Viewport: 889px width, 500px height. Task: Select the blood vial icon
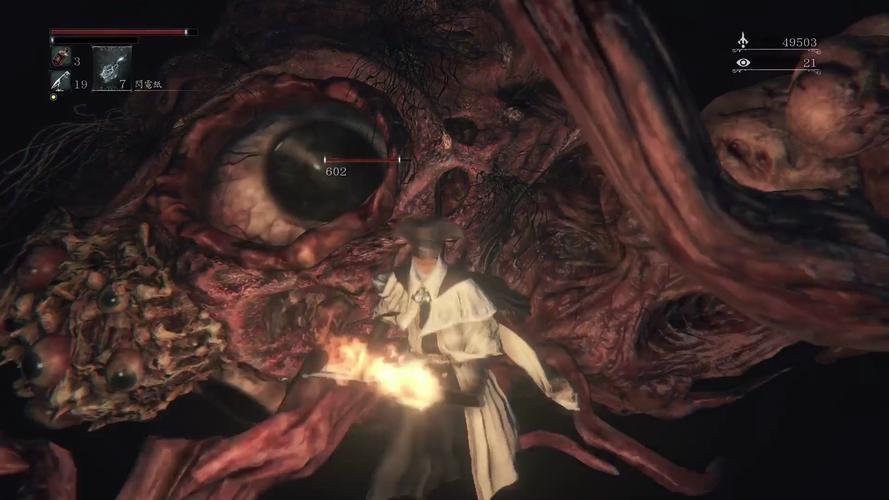click(x=59, y=59)
